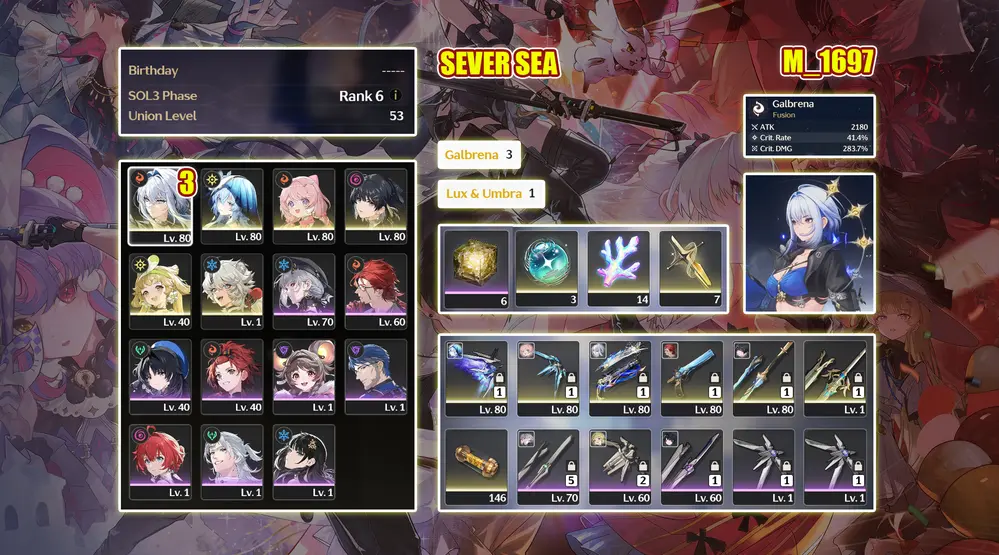Select the grey-haired Glacio character at Lv. 70

(304, 292)
